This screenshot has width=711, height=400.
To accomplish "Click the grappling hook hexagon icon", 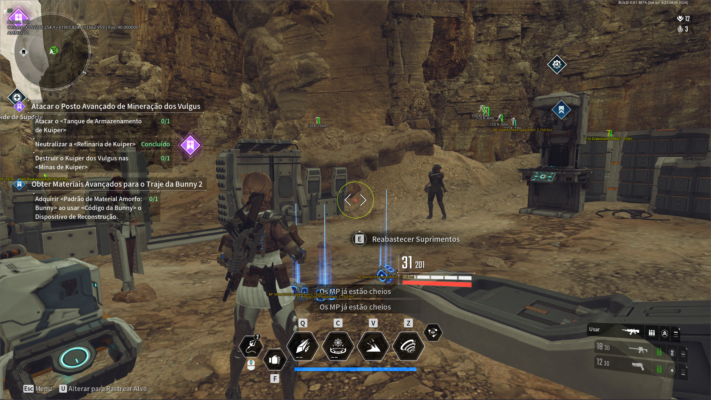I will click(x=251, y=347).
